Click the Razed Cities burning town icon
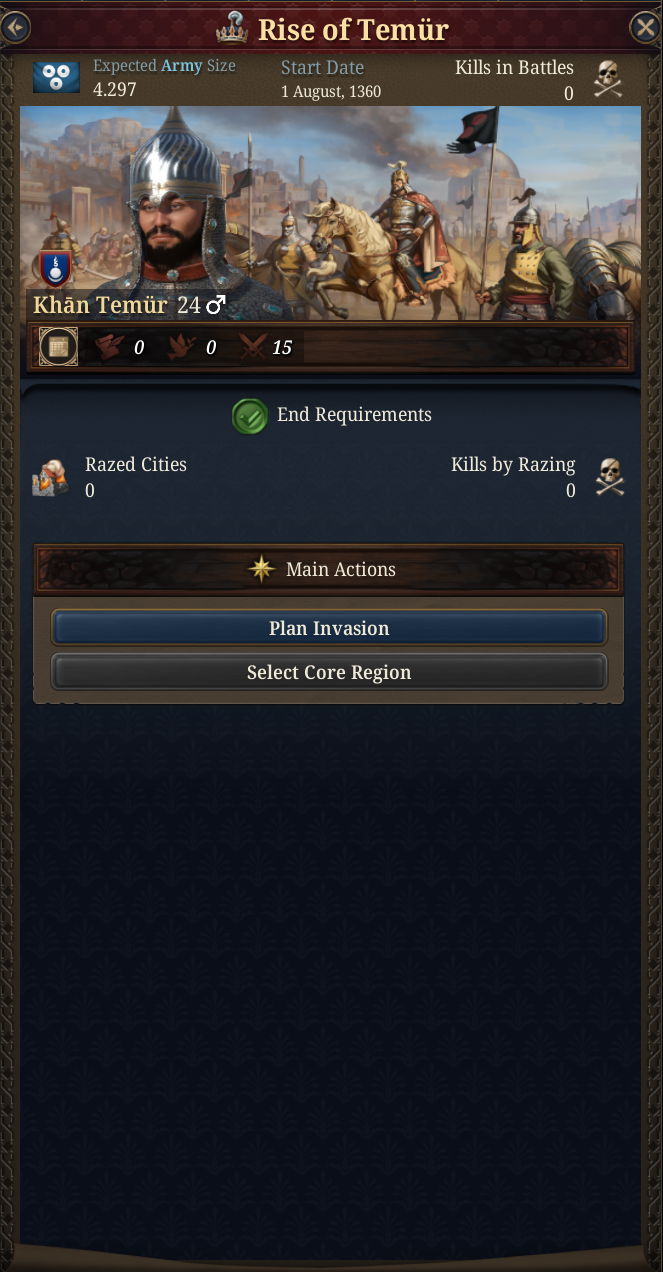663x1272 pixels. point(51,478)
